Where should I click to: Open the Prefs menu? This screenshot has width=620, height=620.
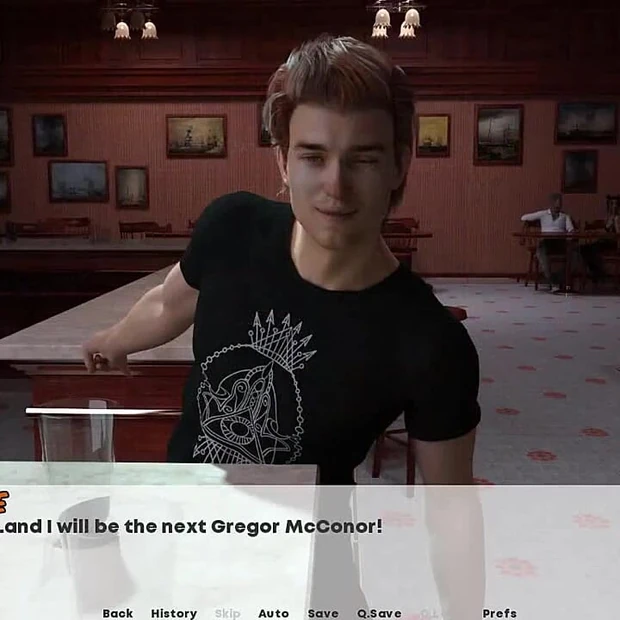pyautogui.click(x=499, y=613)
